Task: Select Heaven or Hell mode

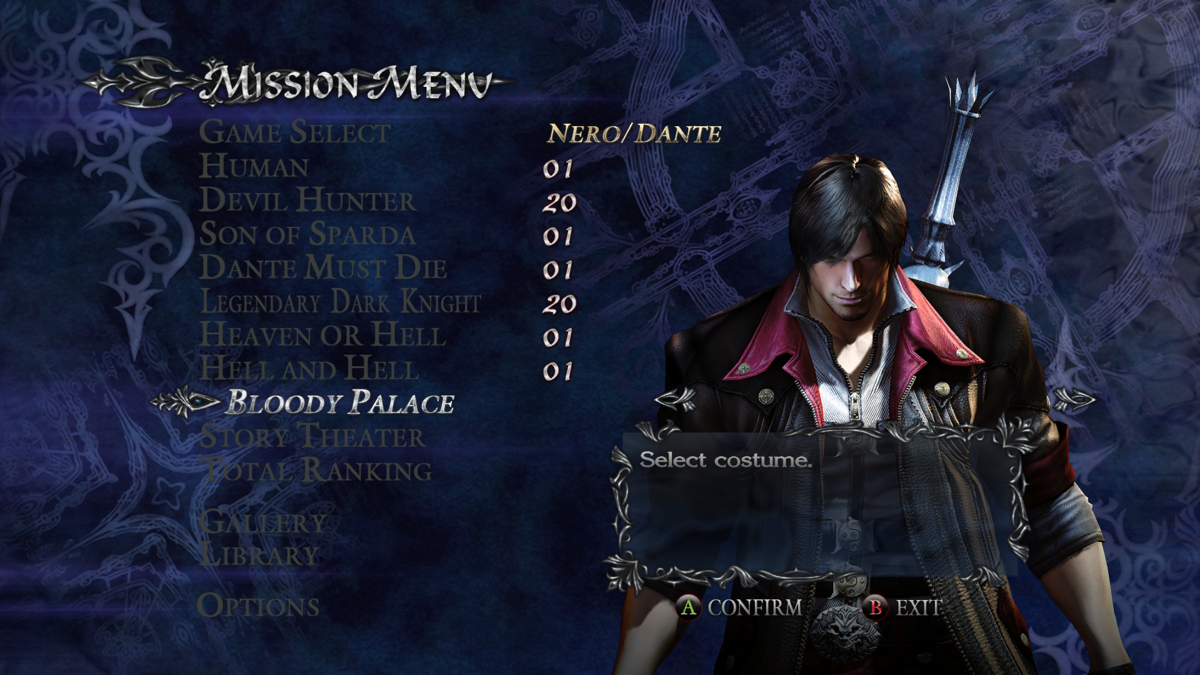Action: pyautogui.click(x=322, y=335)
